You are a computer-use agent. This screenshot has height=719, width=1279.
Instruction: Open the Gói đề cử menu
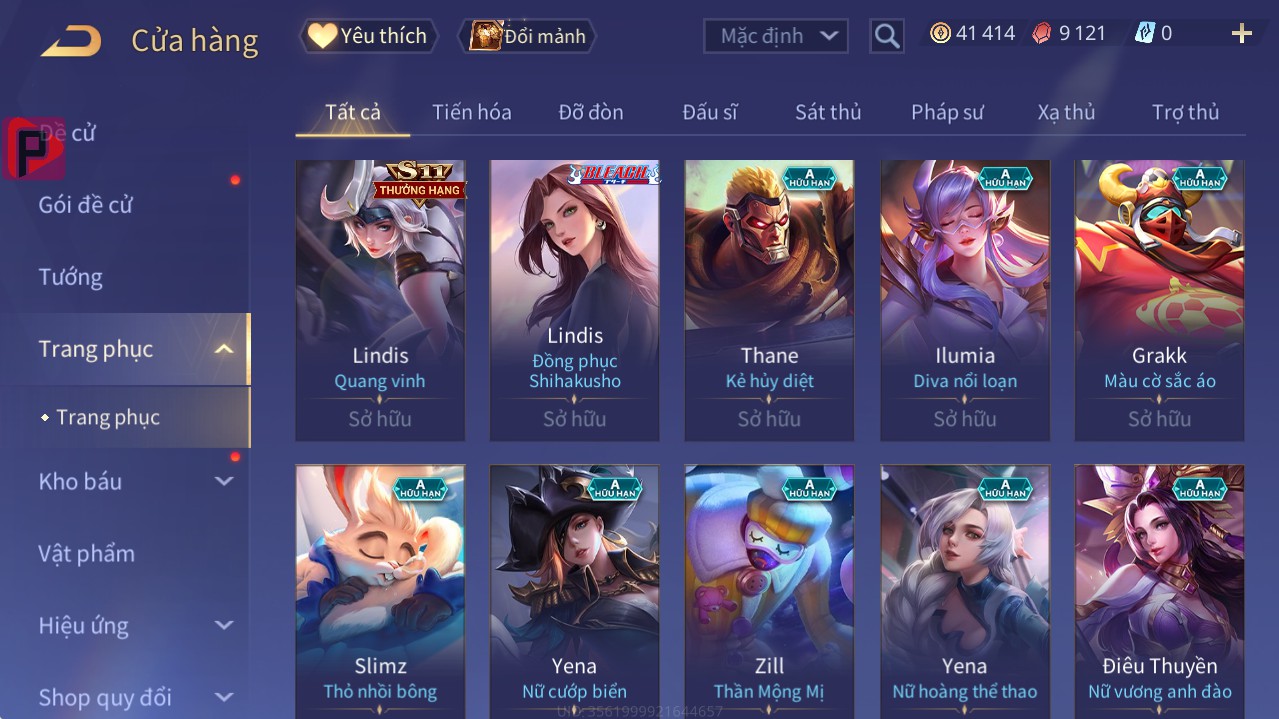tap(86, 205)
